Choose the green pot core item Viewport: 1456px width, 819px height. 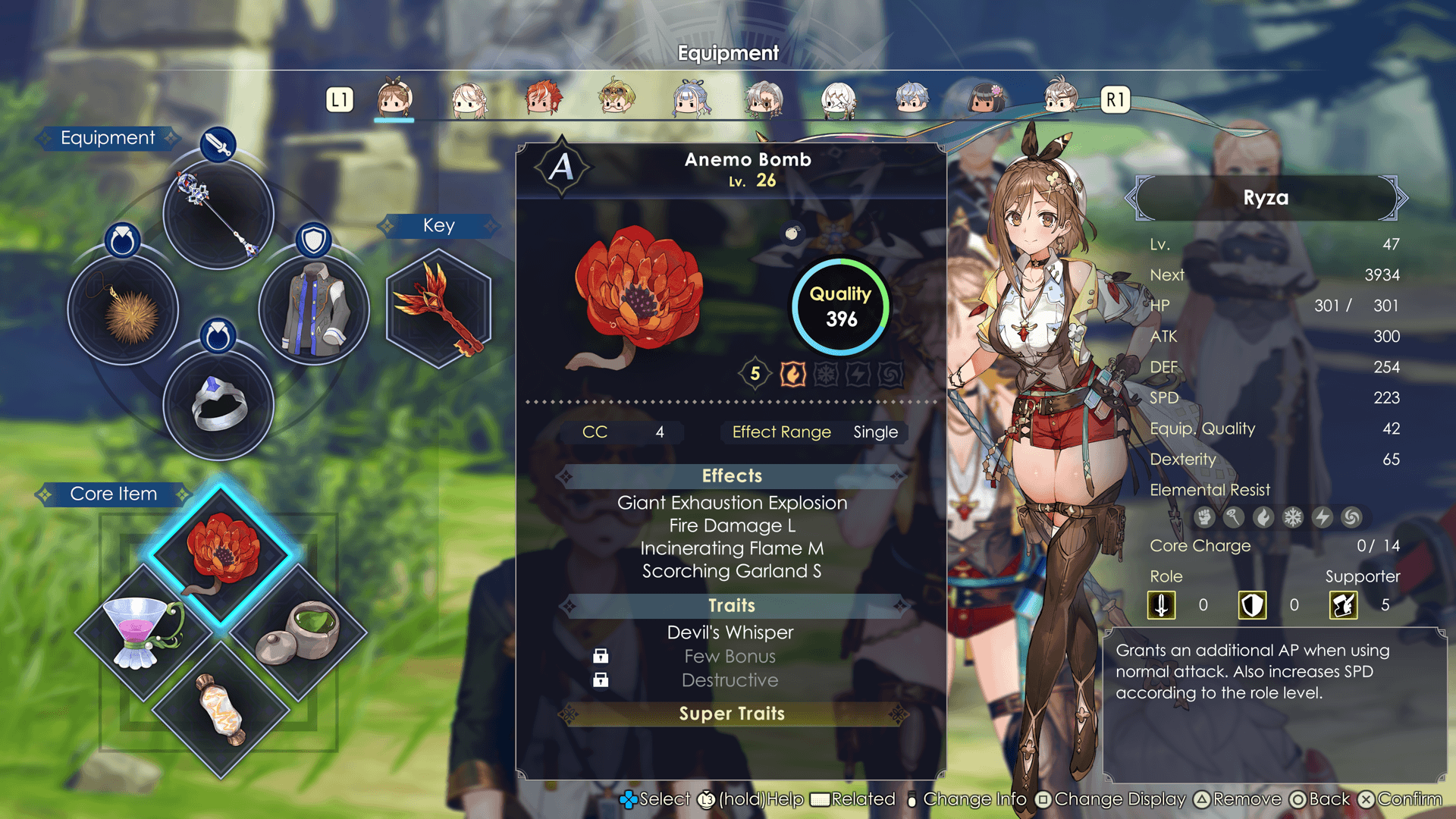[x=297, y=631]
